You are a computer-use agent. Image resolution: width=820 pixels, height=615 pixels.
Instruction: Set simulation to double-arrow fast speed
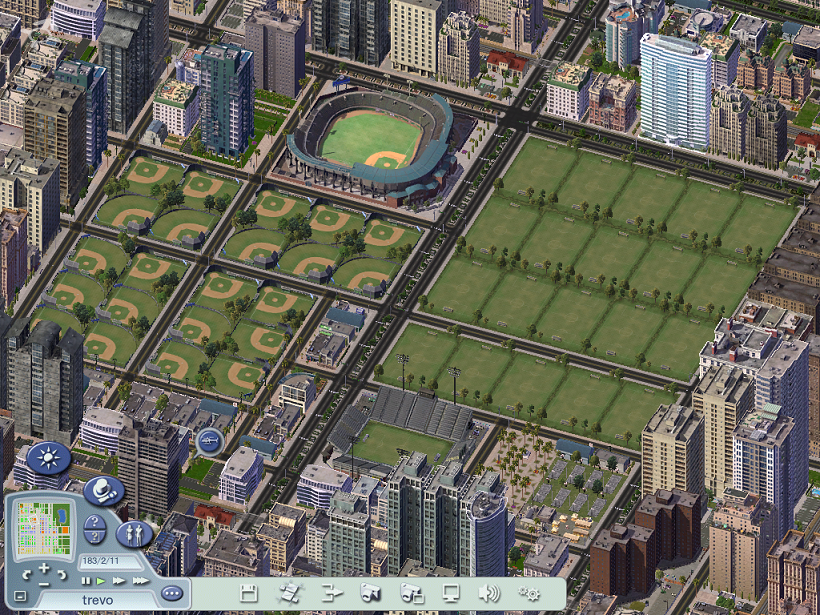pos(119,580)
